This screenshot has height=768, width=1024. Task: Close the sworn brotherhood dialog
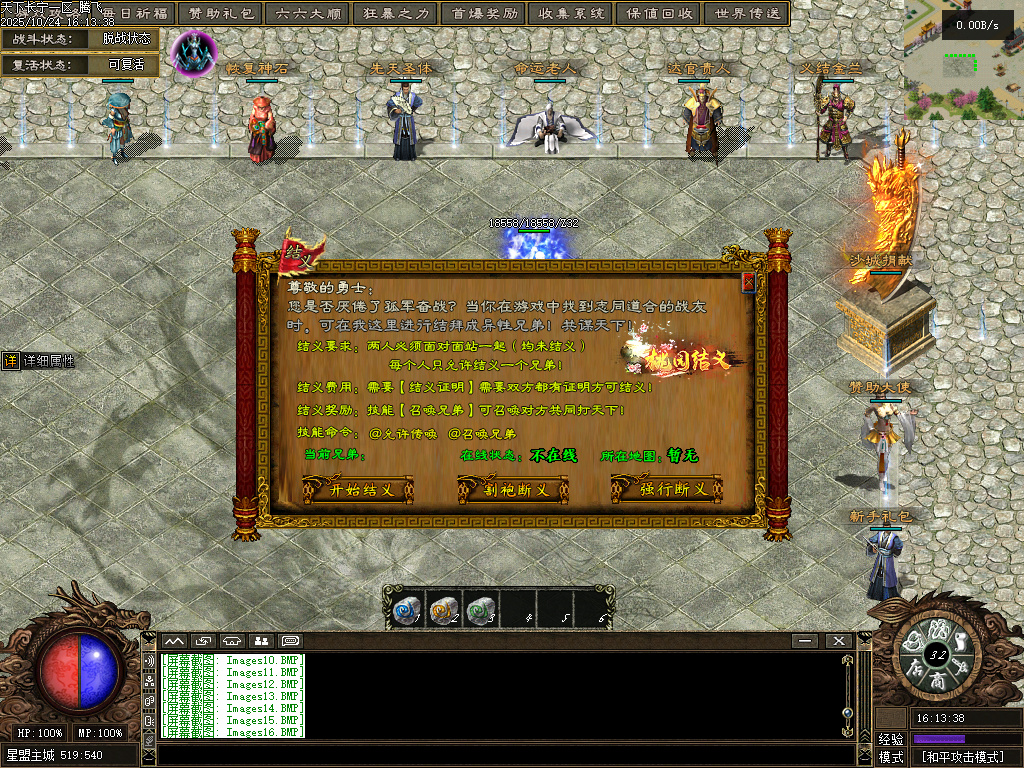748,284
